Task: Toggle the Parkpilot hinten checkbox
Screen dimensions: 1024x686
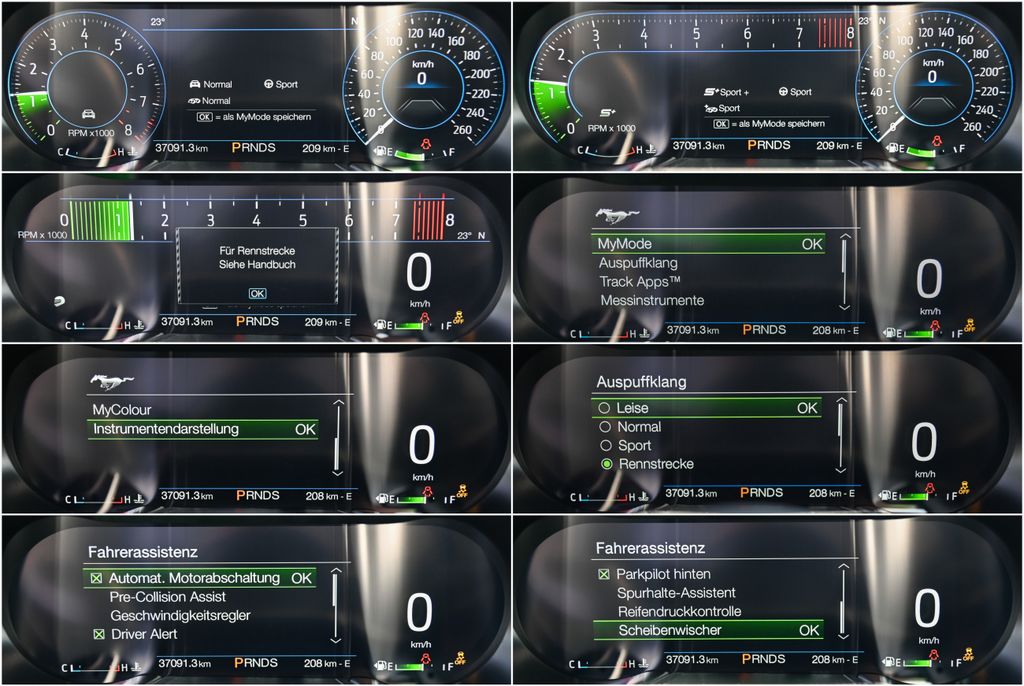Action: click(604, 574)
